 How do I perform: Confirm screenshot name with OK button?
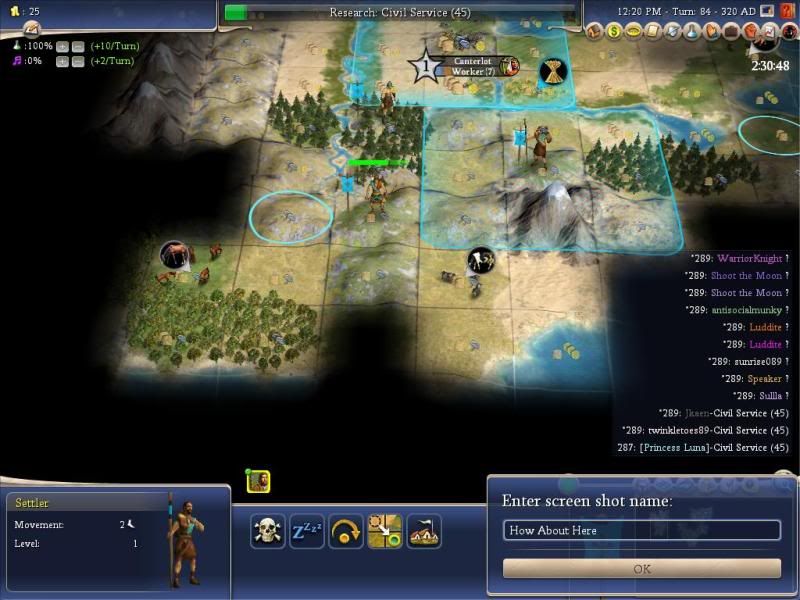[641, 568]
